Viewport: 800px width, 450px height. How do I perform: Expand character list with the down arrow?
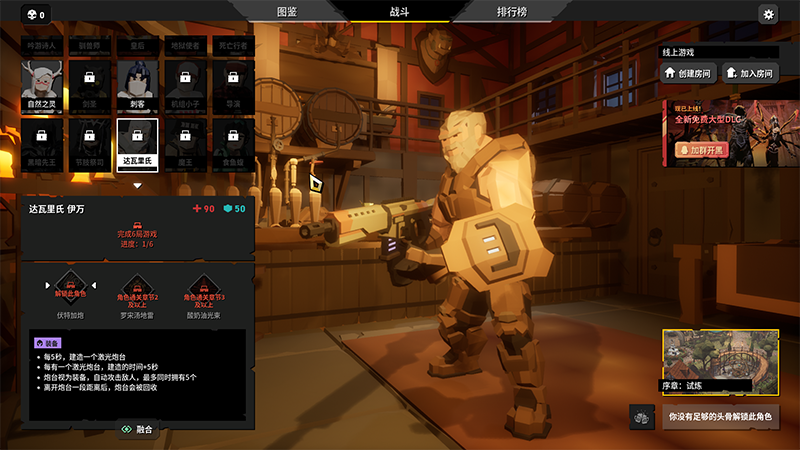coord(137,185)
